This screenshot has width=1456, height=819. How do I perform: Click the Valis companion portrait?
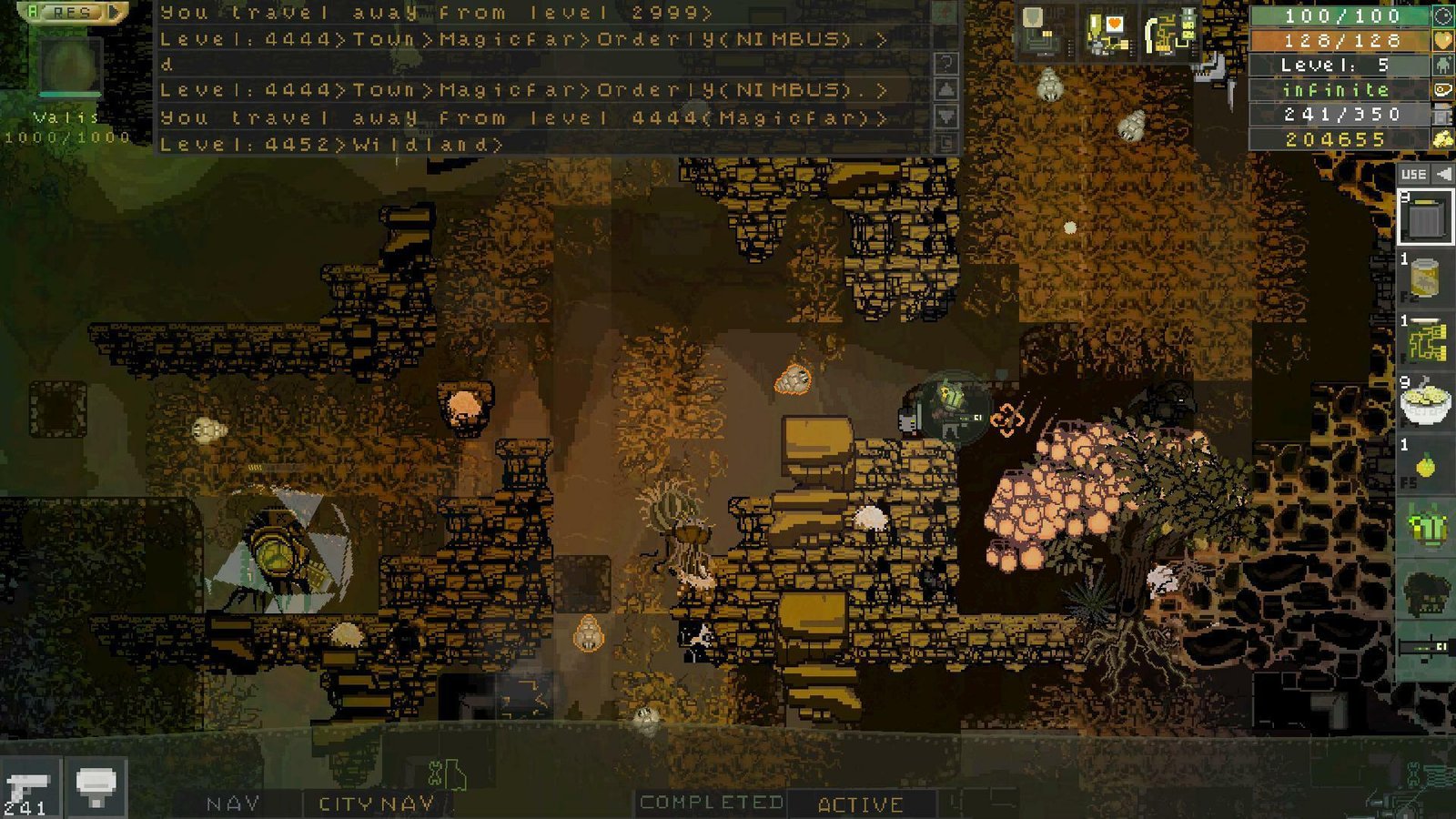click(x=69, y=66)
